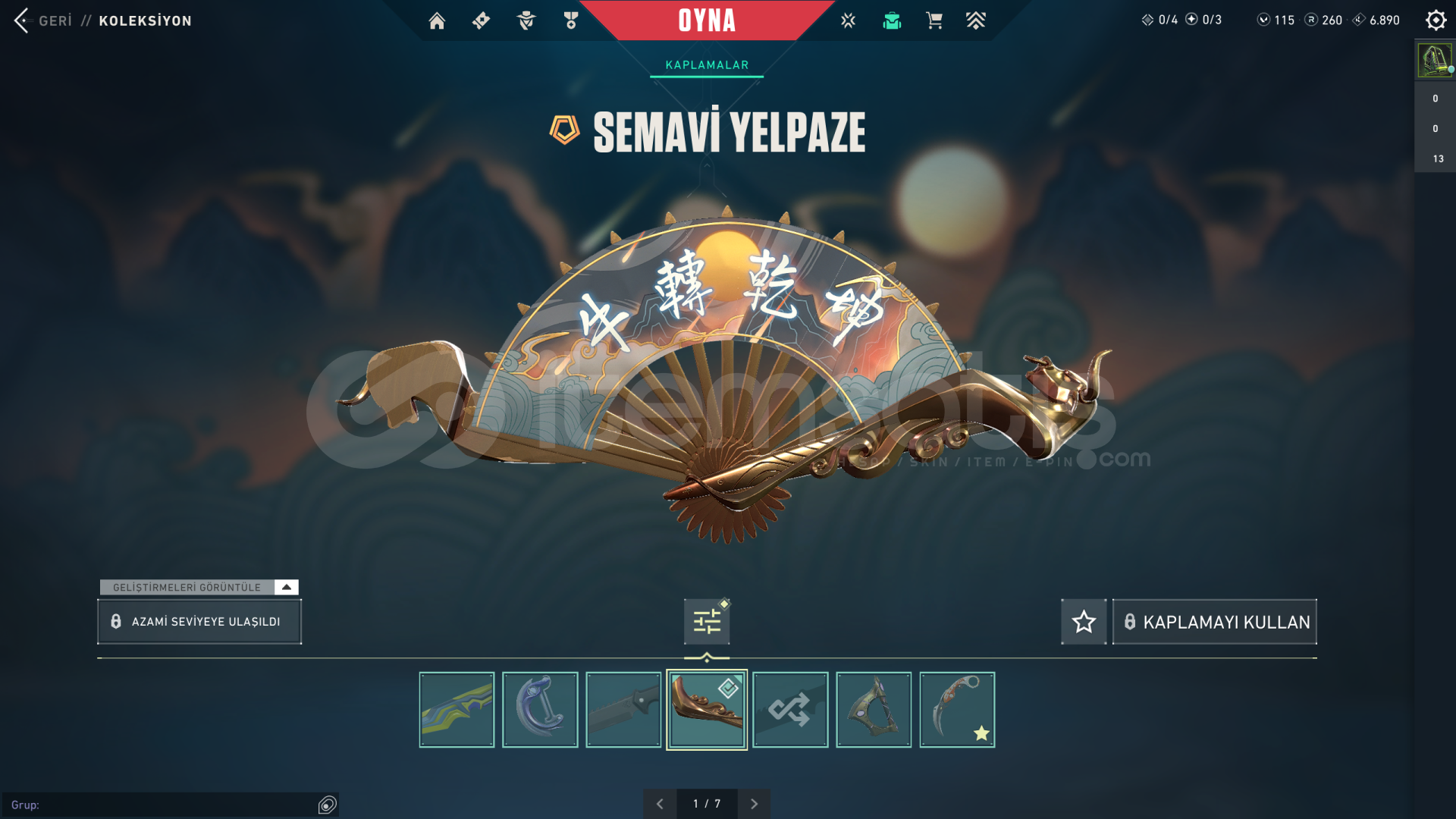Screen dimensions: 1456x819
Task: Open the store shopping cart icon
Action: click(x=934, y=20)
